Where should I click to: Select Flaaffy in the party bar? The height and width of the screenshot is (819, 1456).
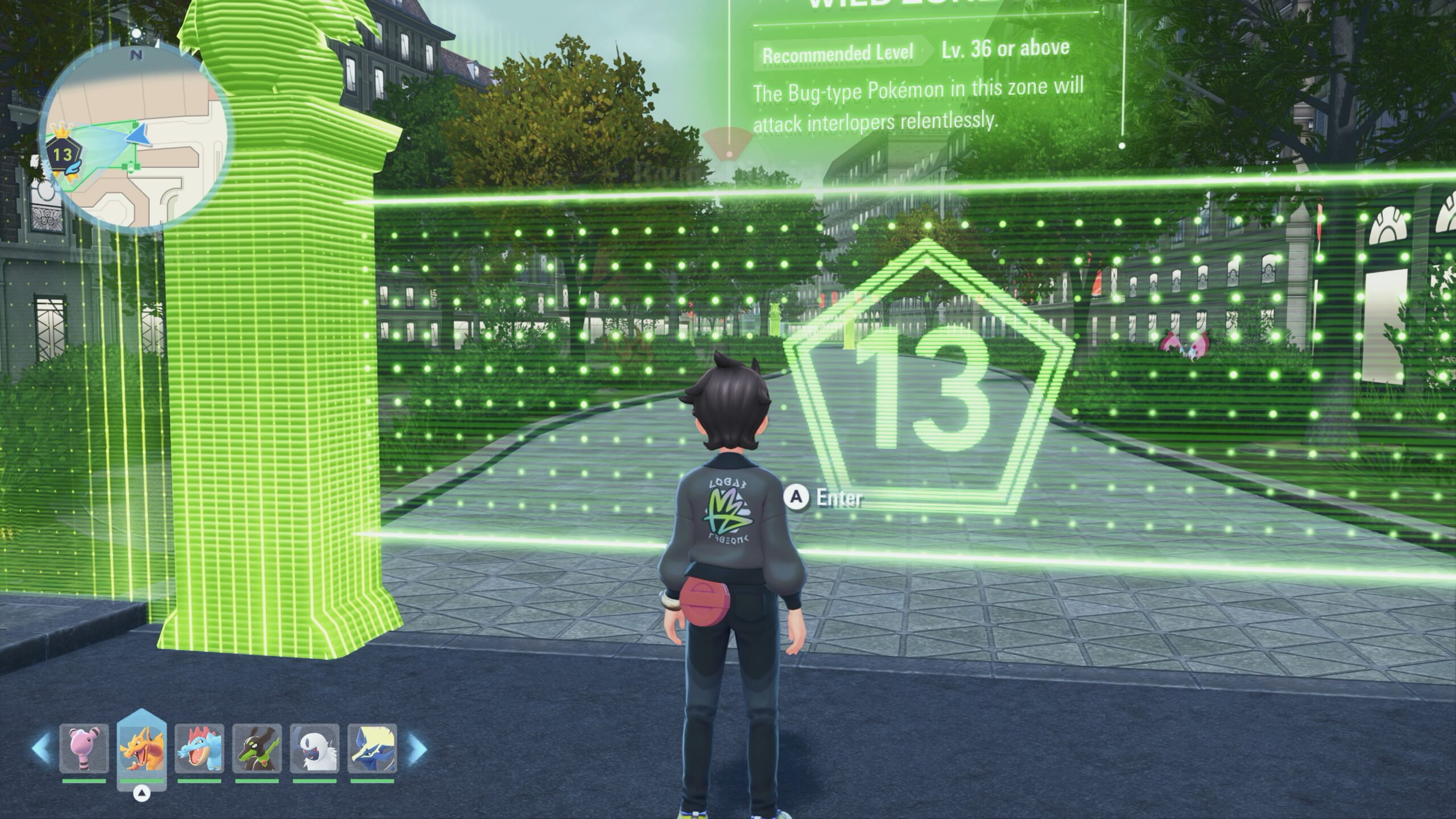(x=84, y=748)
